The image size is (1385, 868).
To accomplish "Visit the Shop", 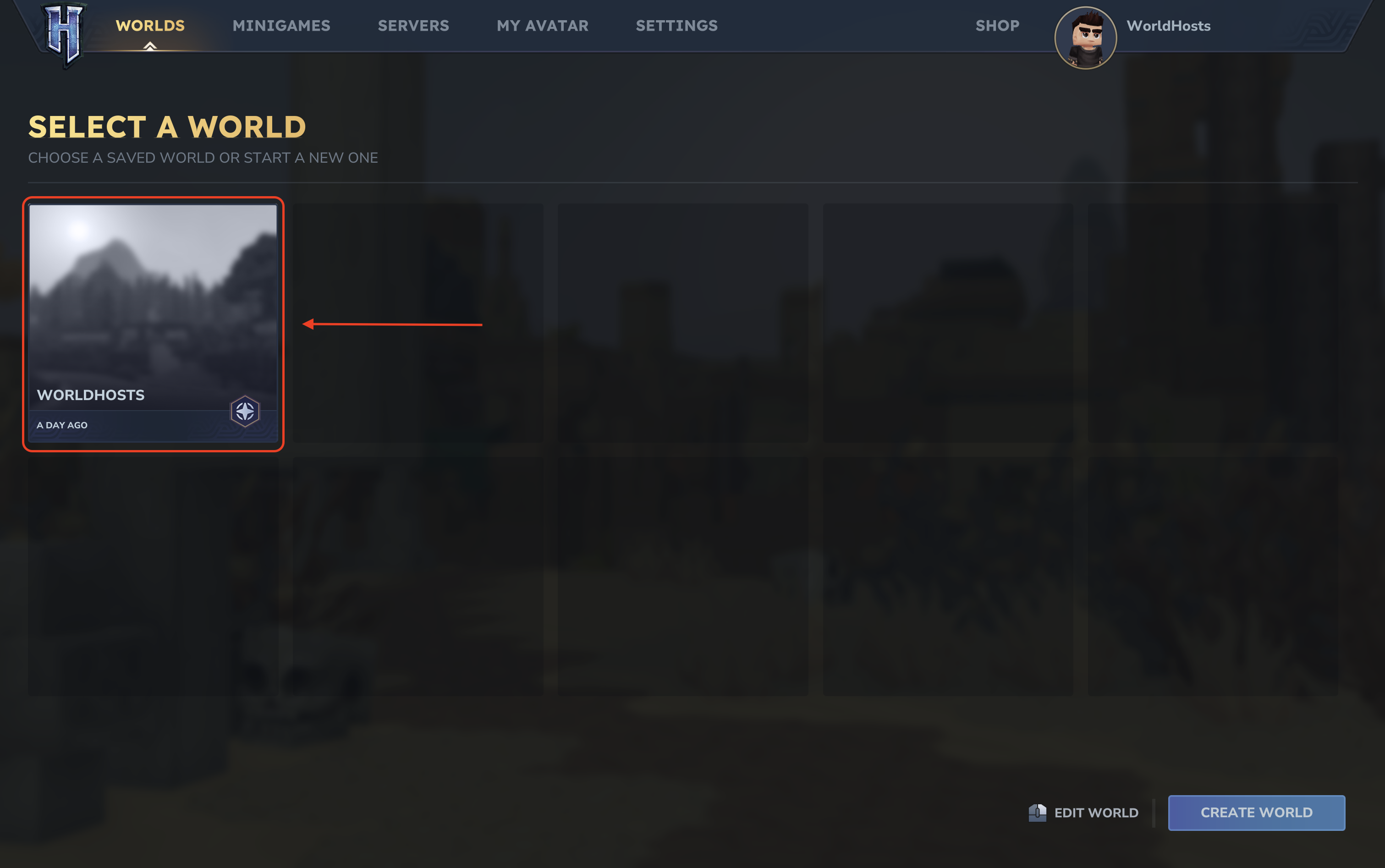I will click(997, 26).
